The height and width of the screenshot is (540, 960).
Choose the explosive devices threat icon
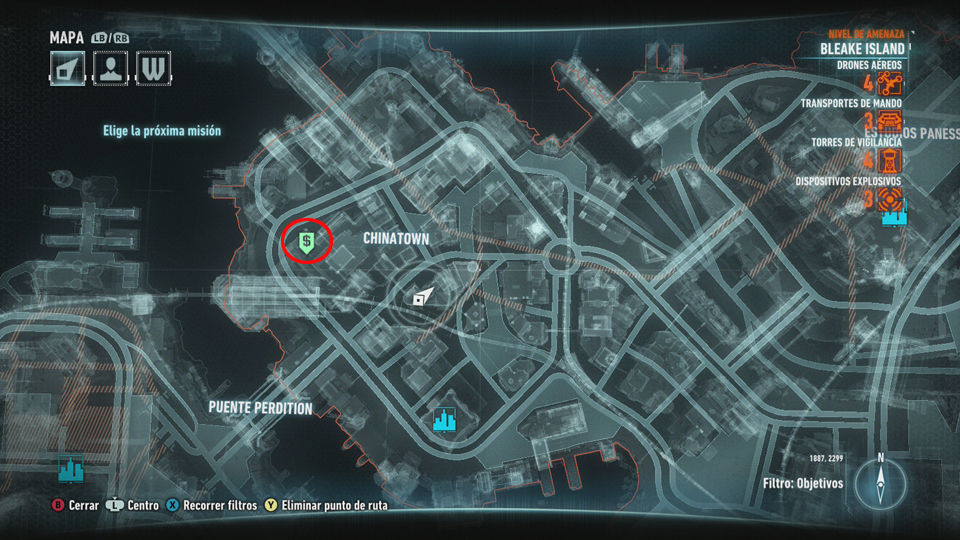point(889,198)
